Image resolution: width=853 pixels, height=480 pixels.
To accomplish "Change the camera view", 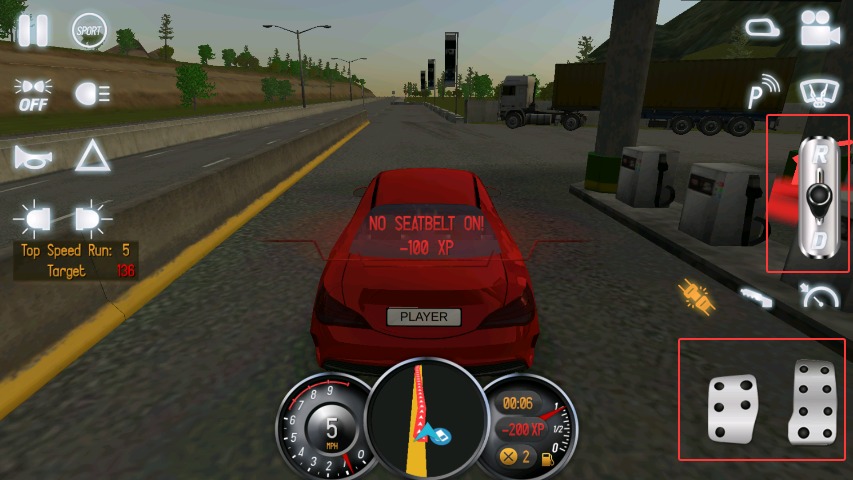I will pos(820,31).
